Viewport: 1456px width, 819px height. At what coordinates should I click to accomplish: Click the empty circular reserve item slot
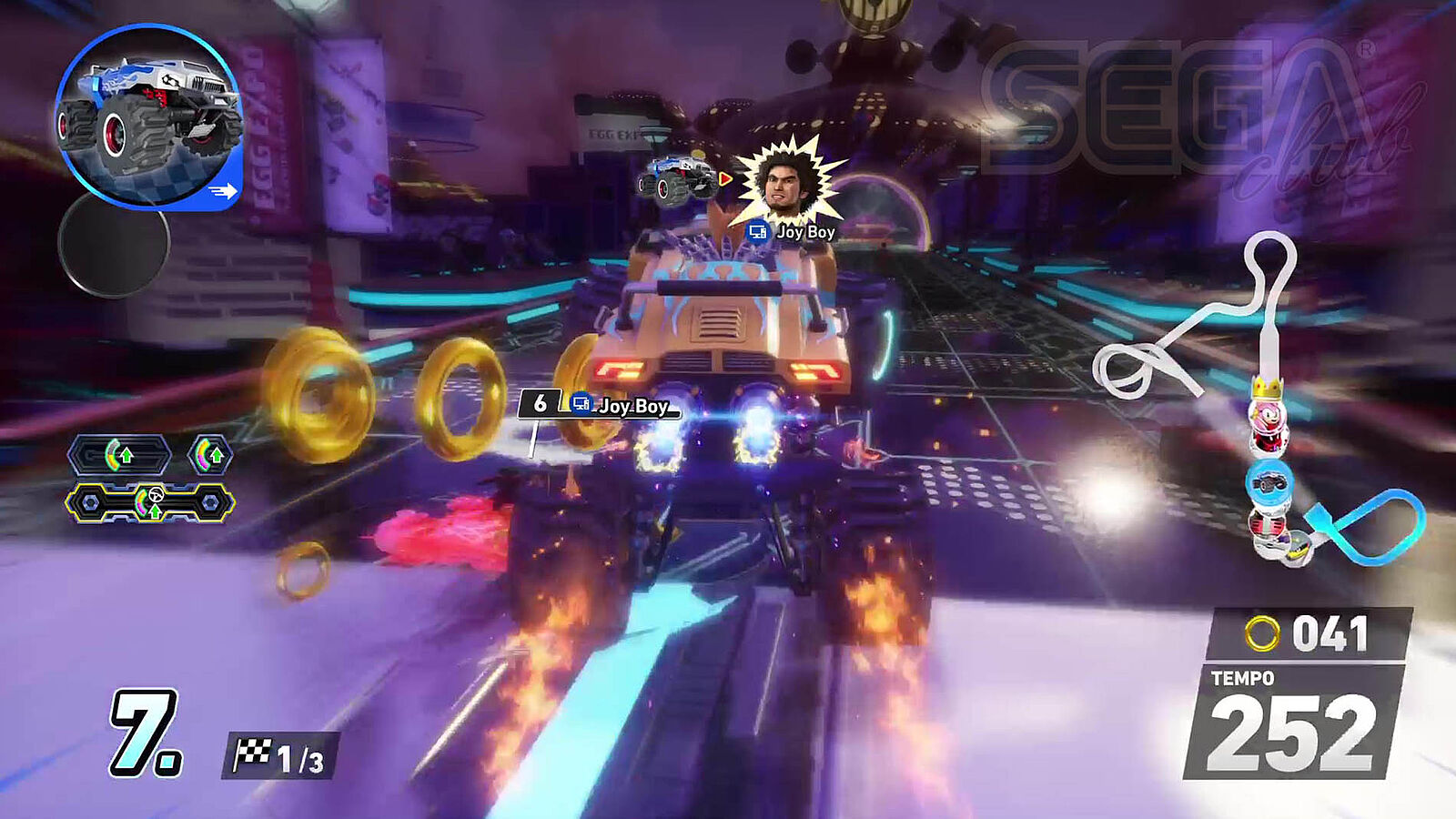(114, 242)
